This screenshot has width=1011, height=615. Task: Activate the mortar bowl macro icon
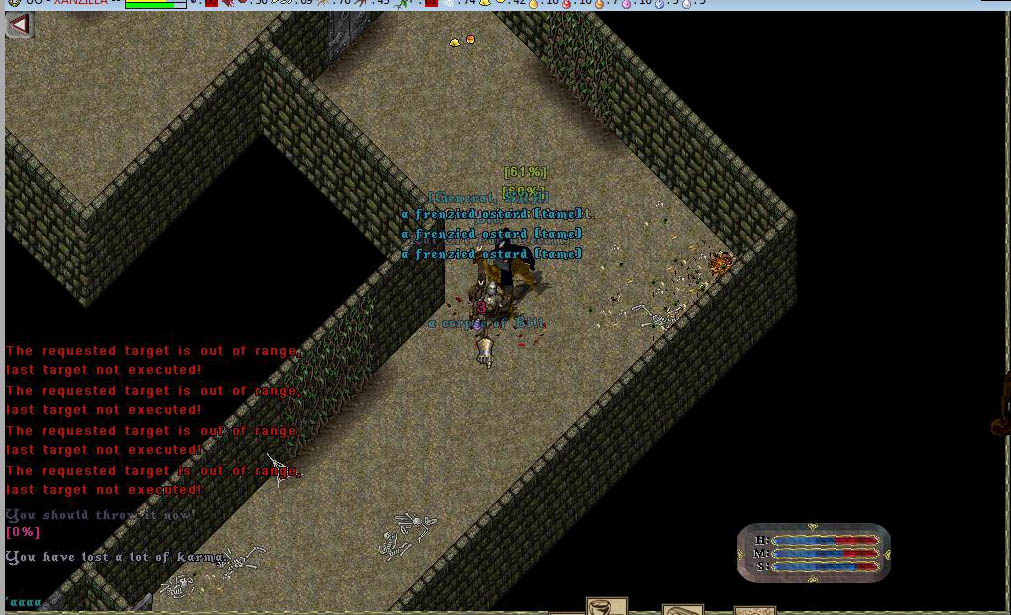tap(606, 606)
